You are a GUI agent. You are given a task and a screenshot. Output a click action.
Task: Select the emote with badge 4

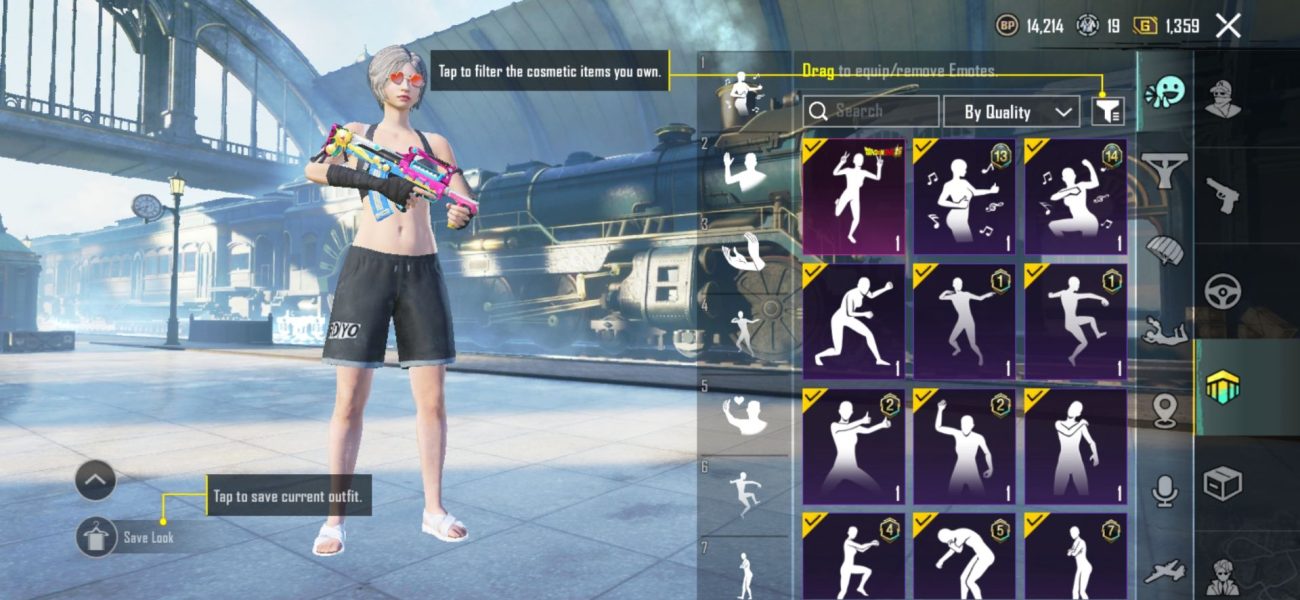[853, 556]
